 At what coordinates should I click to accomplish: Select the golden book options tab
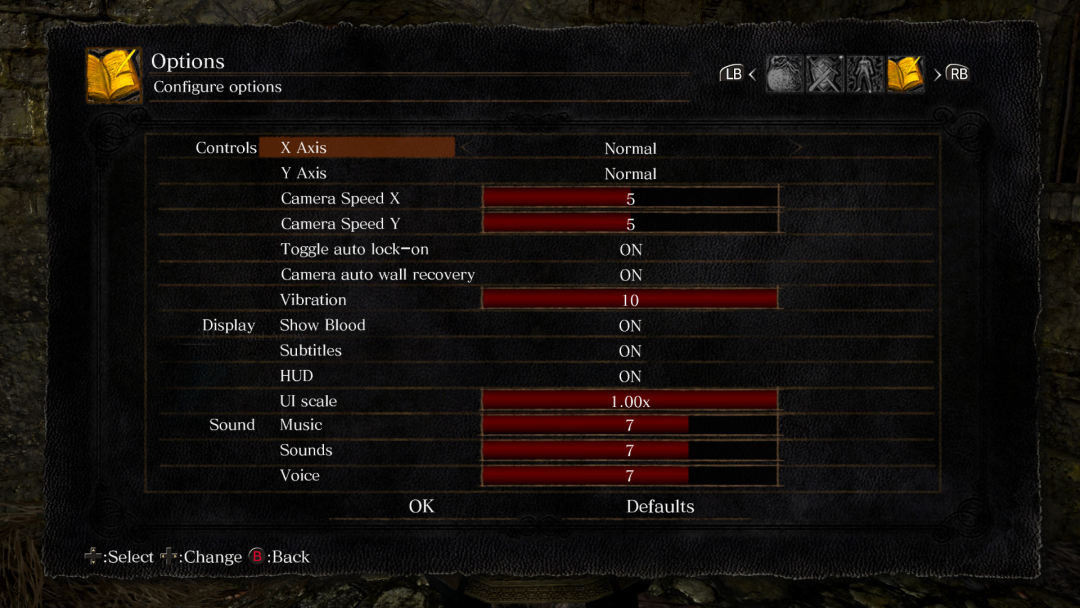click(904, 74)
